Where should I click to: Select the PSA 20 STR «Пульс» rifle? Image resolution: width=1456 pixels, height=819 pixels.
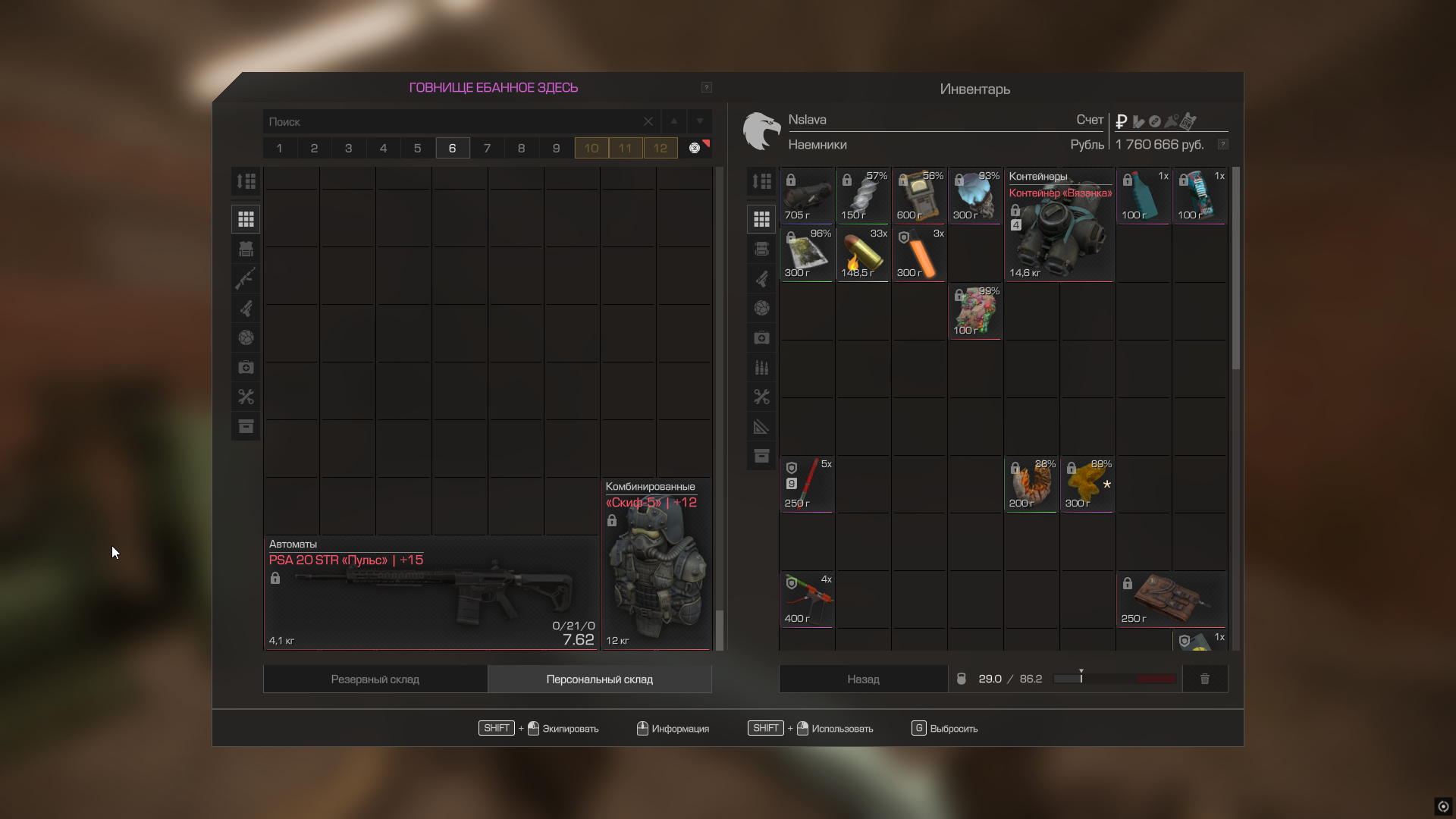[431, 593]
